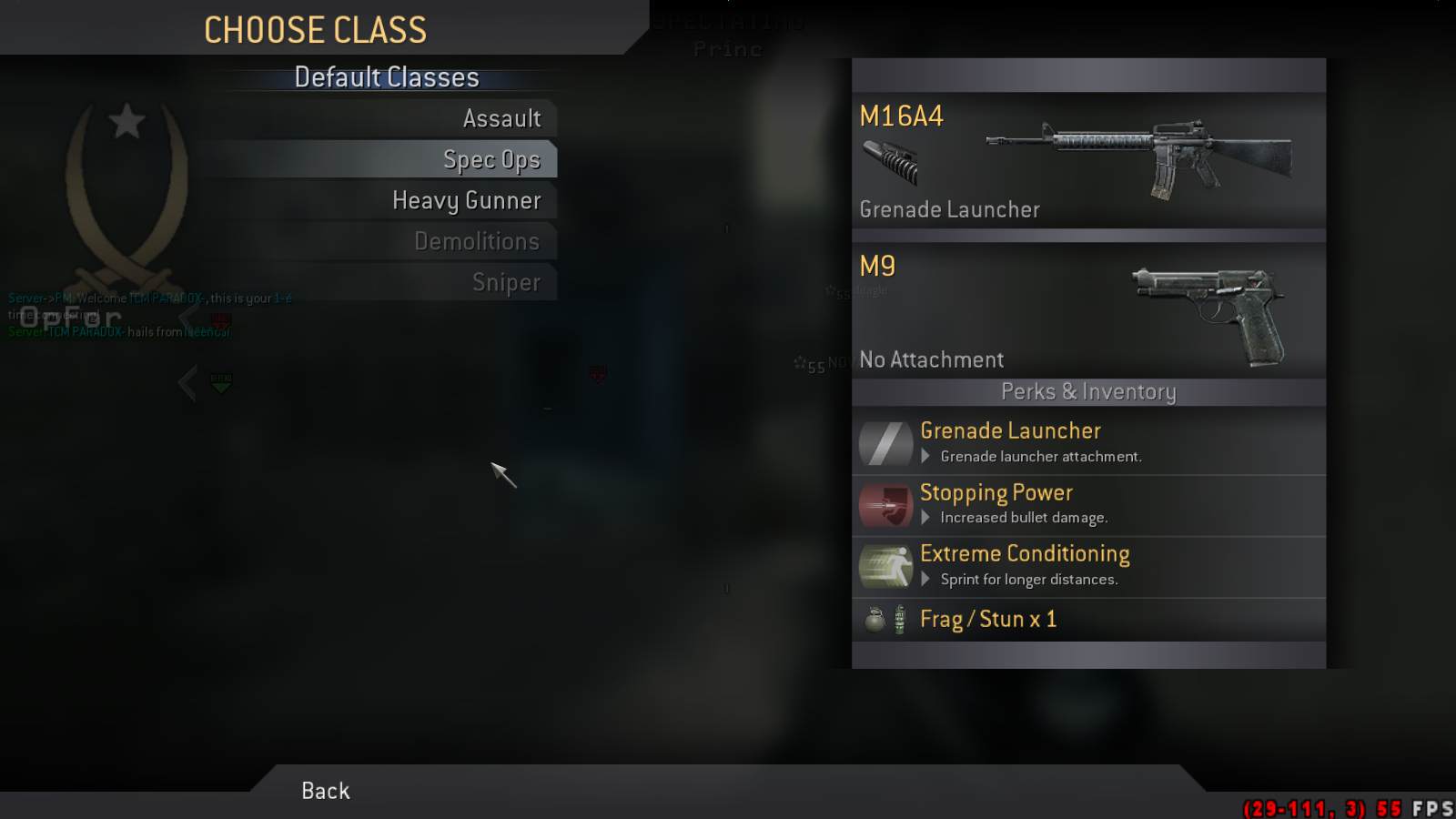Expand the sprint for longer distances description
The height and width of the screenshot is (819, 1456).
tap(925, 579)
